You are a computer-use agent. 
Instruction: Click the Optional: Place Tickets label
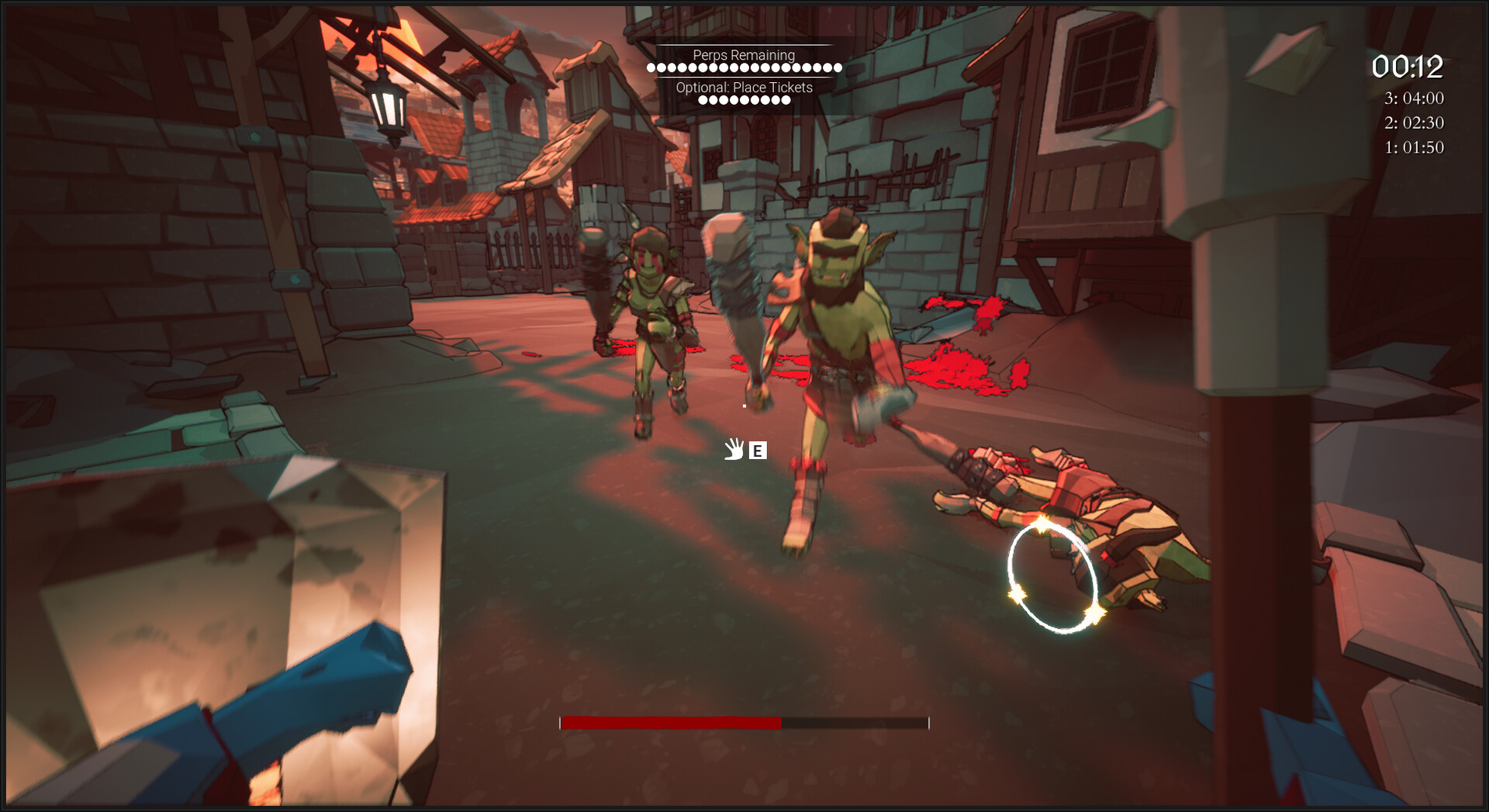tap(744, 88)
